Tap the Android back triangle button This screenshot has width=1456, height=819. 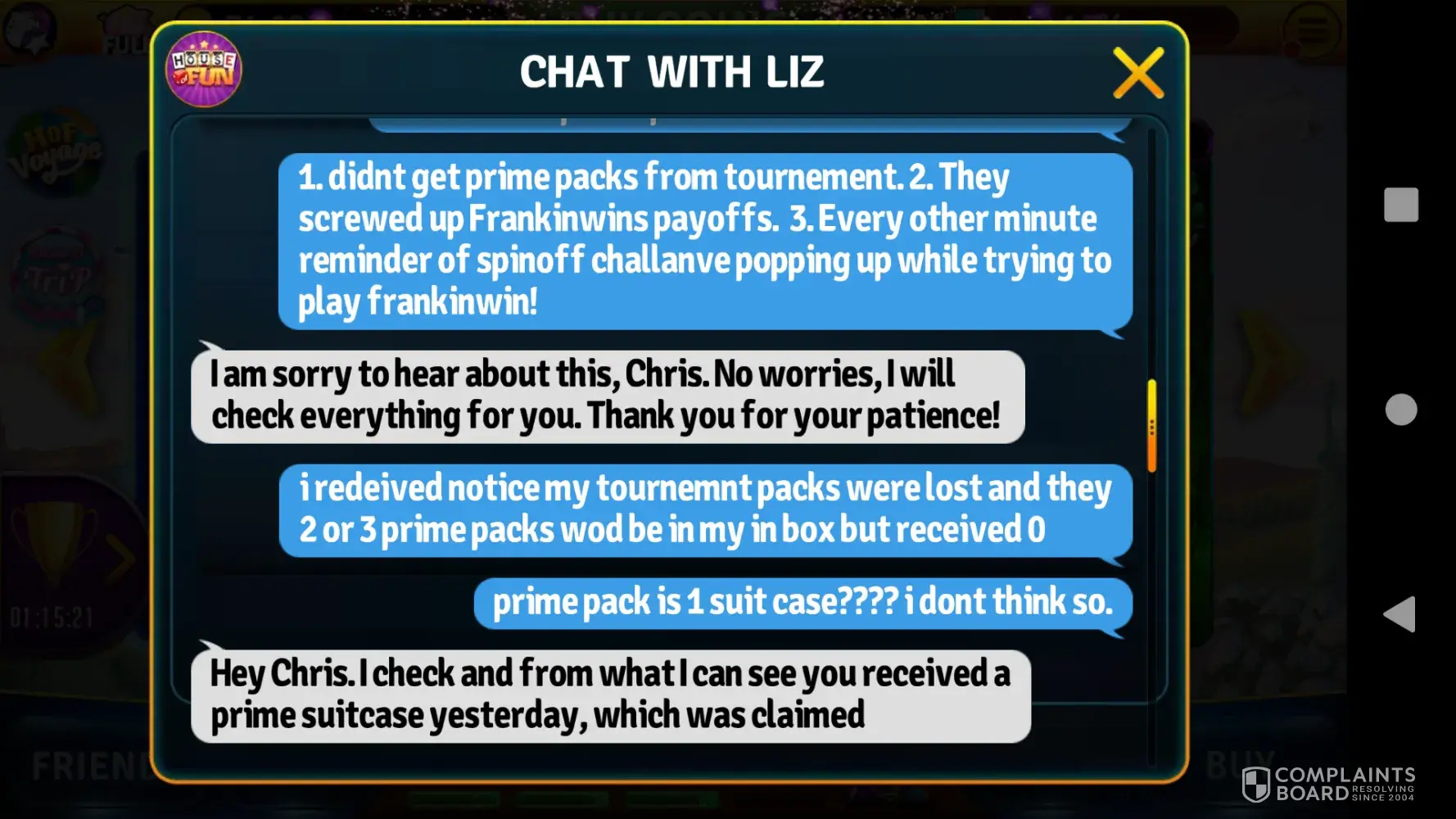[1399, 614]
